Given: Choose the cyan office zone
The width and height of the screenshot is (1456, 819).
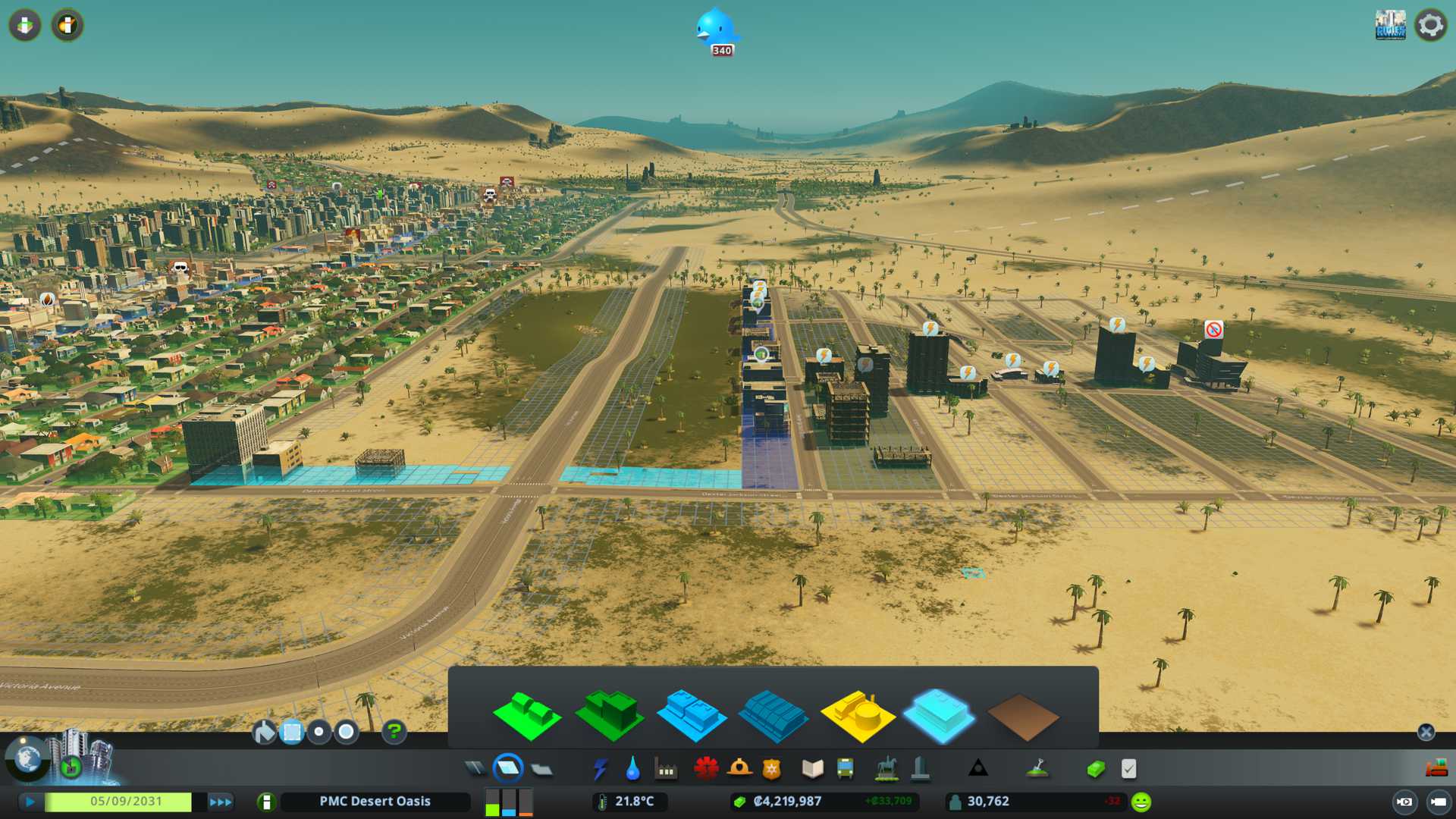Looking at the screenshot, I should pyautogui.click(x=940, y=714).
